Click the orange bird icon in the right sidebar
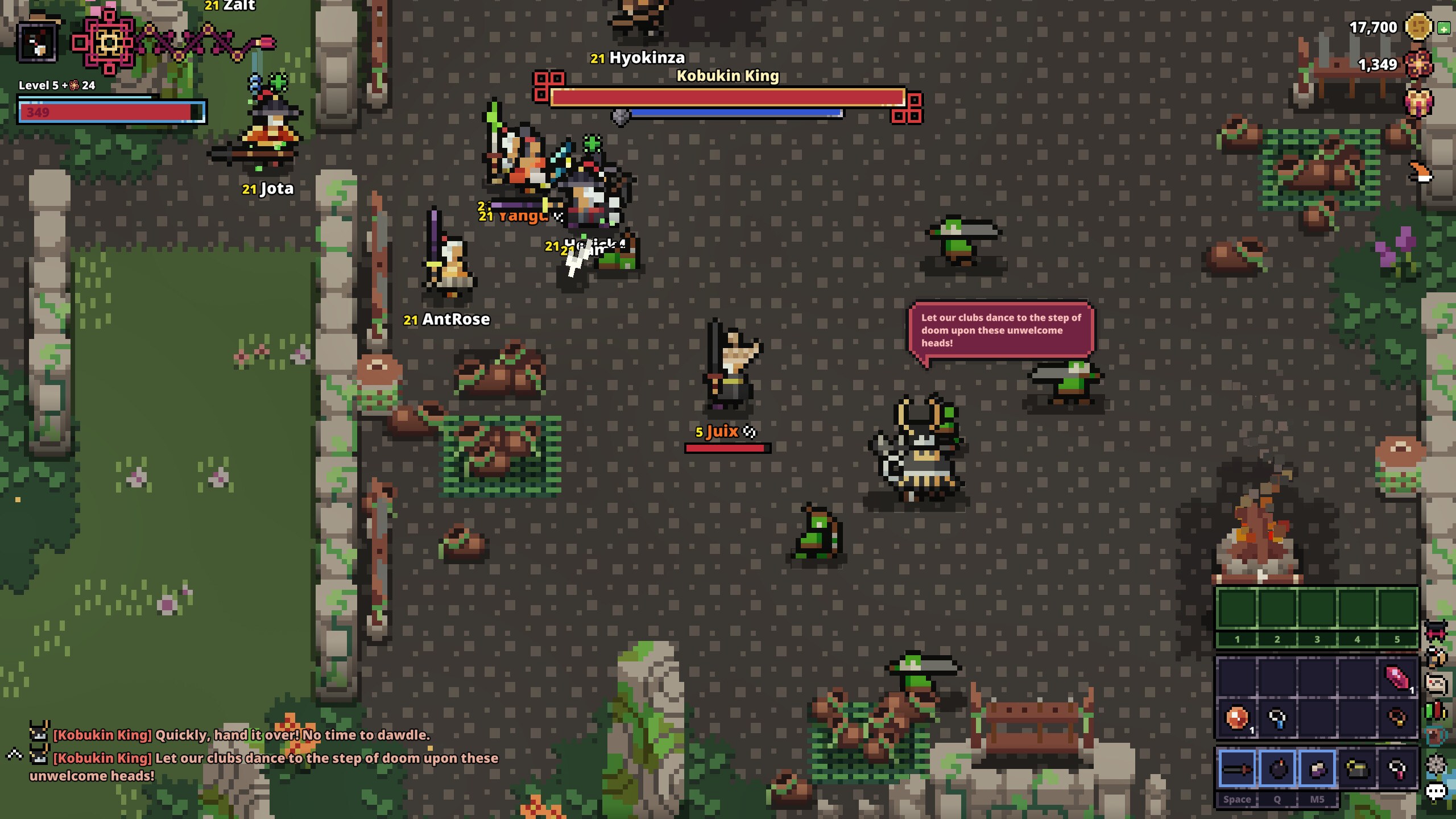This screenshot has width=1456, height=819. click(x=1436, y=657)
